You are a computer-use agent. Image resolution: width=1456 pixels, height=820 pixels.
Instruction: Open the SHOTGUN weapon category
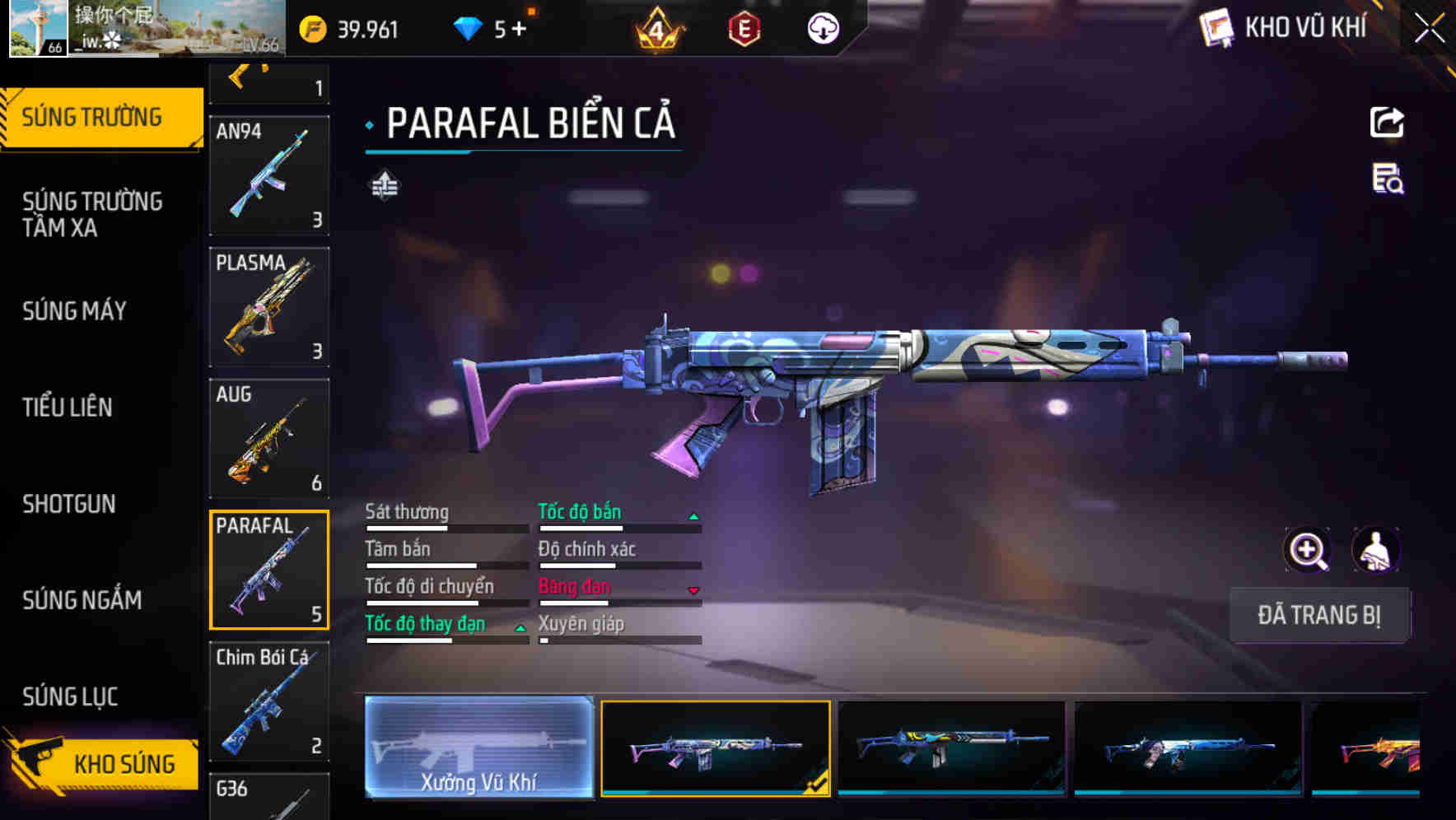(69, 504)
